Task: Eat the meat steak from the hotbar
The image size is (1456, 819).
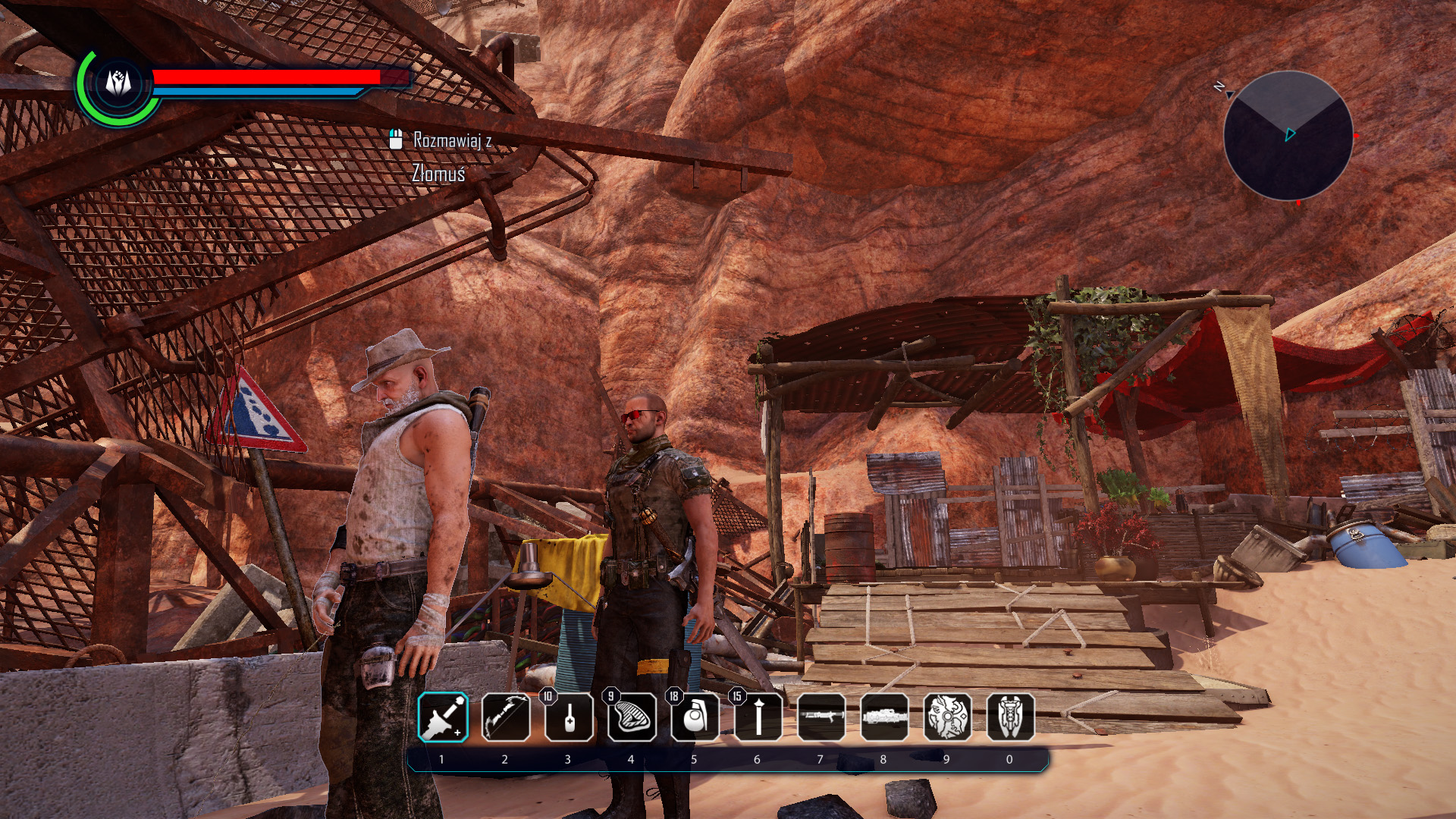Action: [x=632, y=717]
